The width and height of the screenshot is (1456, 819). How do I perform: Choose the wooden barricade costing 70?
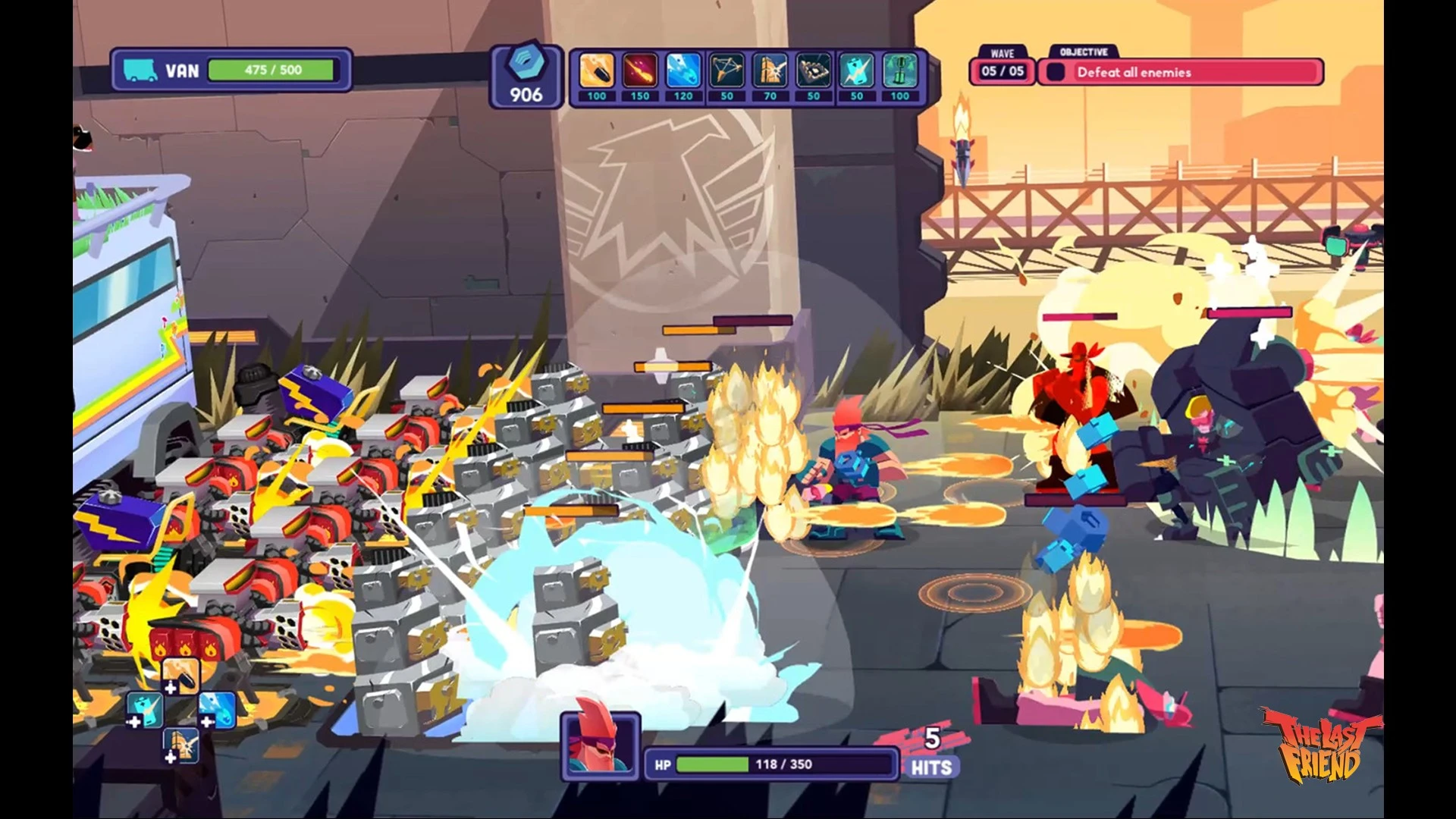point(770,73)
